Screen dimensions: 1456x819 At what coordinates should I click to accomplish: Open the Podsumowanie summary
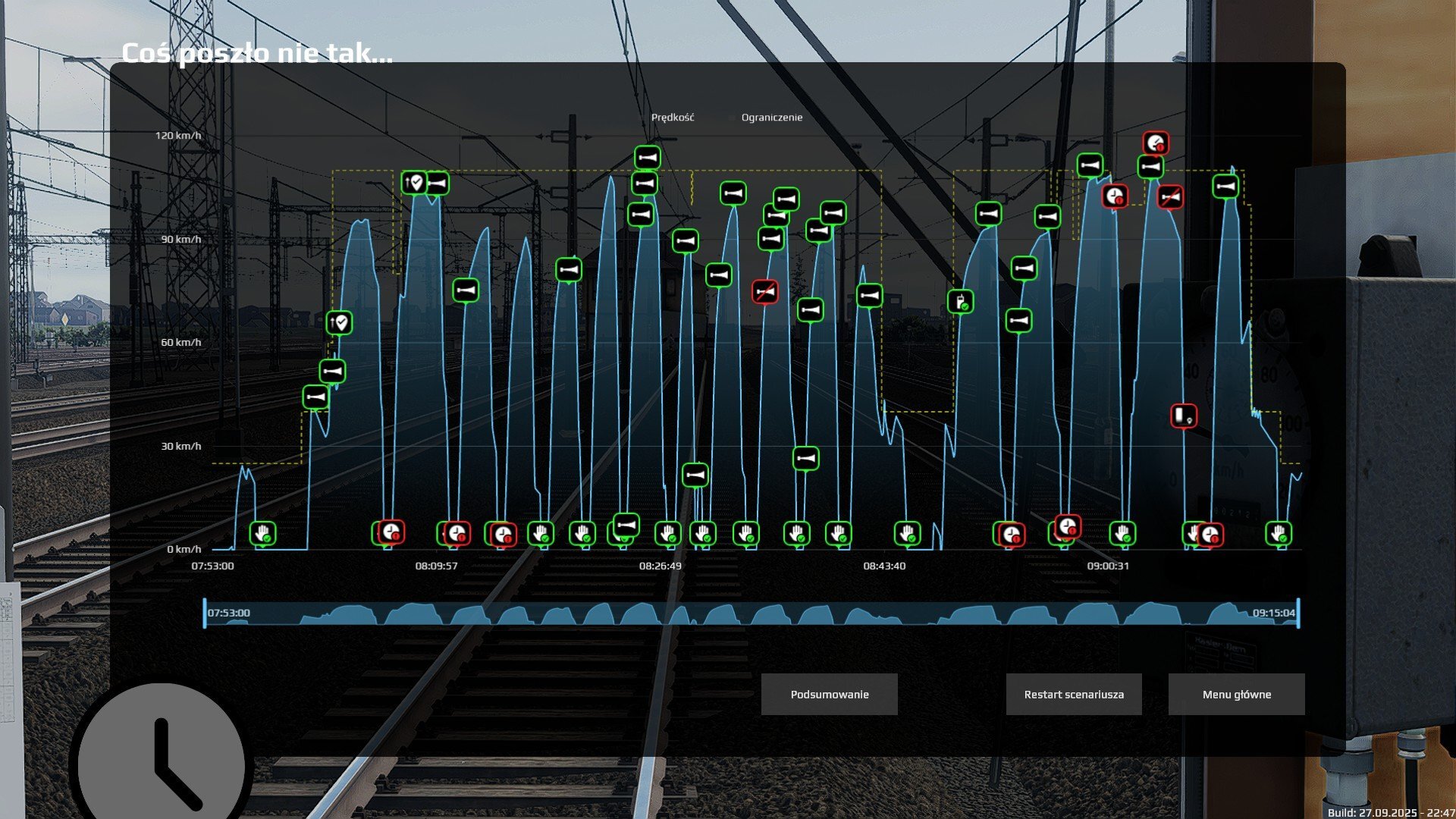(x=829, y=694)
